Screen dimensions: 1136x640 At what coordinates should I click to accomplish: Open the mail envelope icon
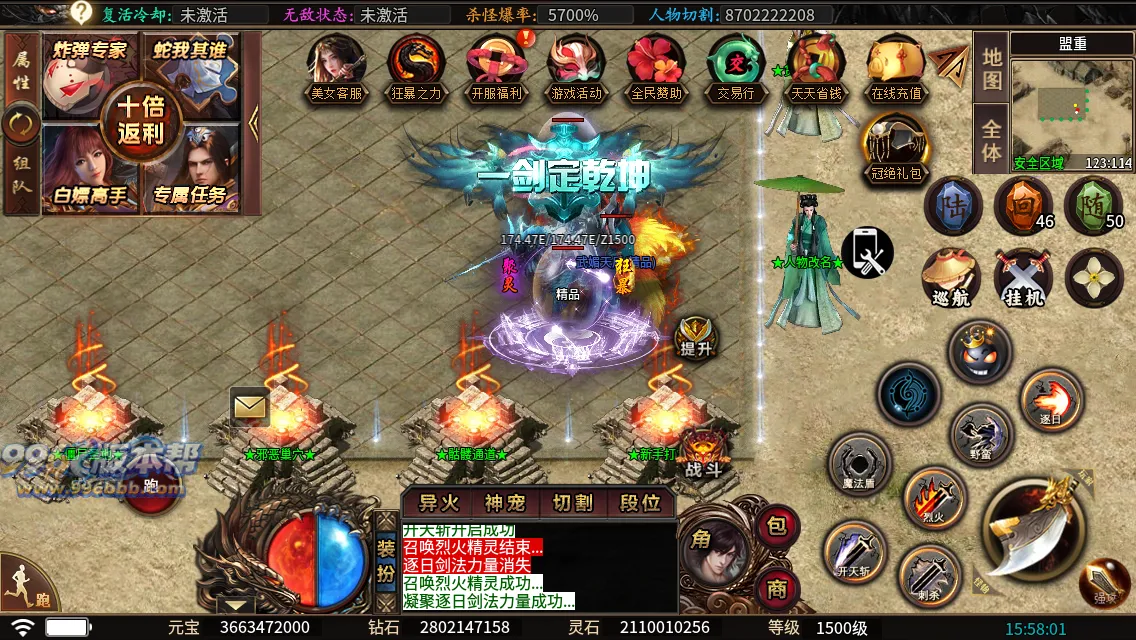(x=250, y=406)
